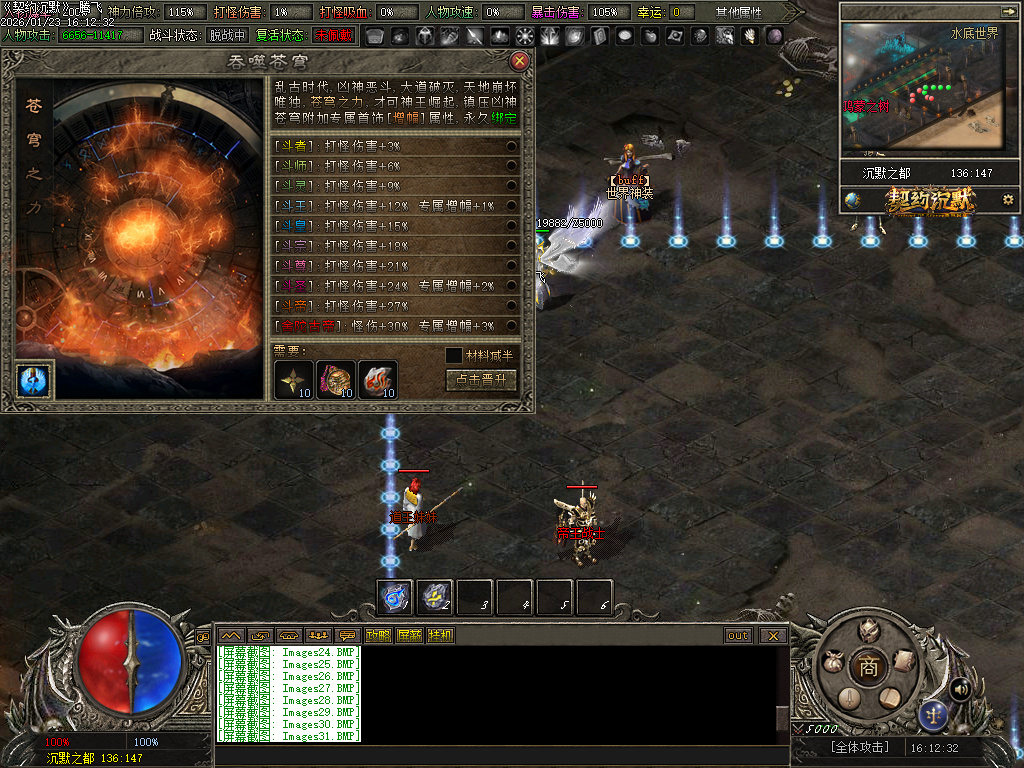Open the blue icon in panel corner
Screen dimensions: 1024x768
coord(34,381)
